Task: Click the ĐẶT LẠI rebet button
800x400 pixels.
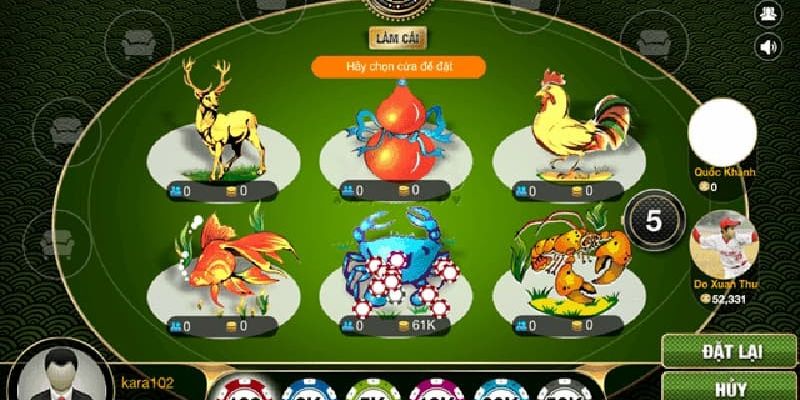Action: [729, 351]
